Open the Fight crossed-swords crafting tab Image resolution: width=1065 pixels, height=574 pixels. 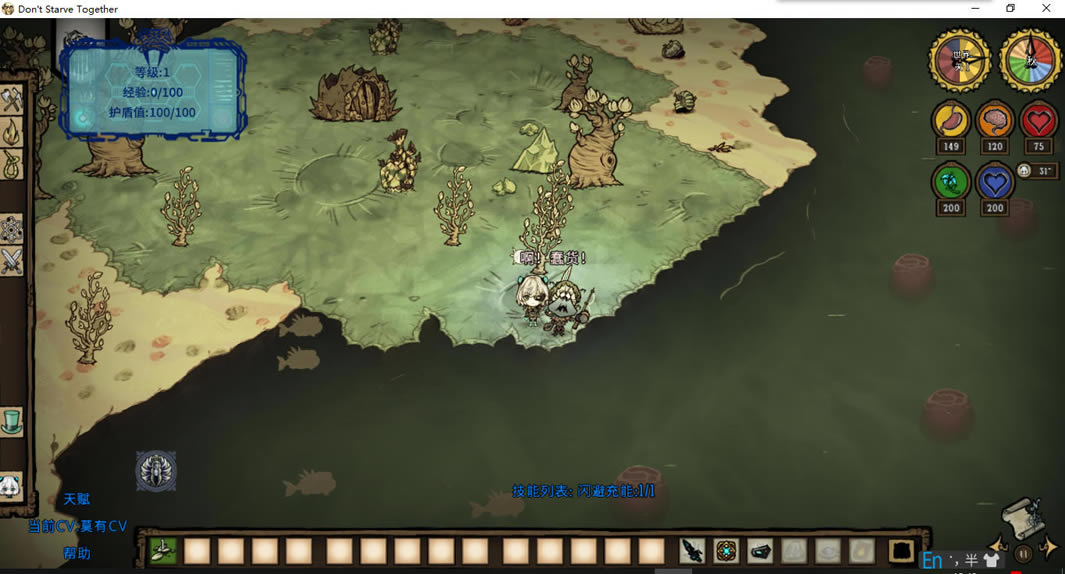[x=11, y=261]
